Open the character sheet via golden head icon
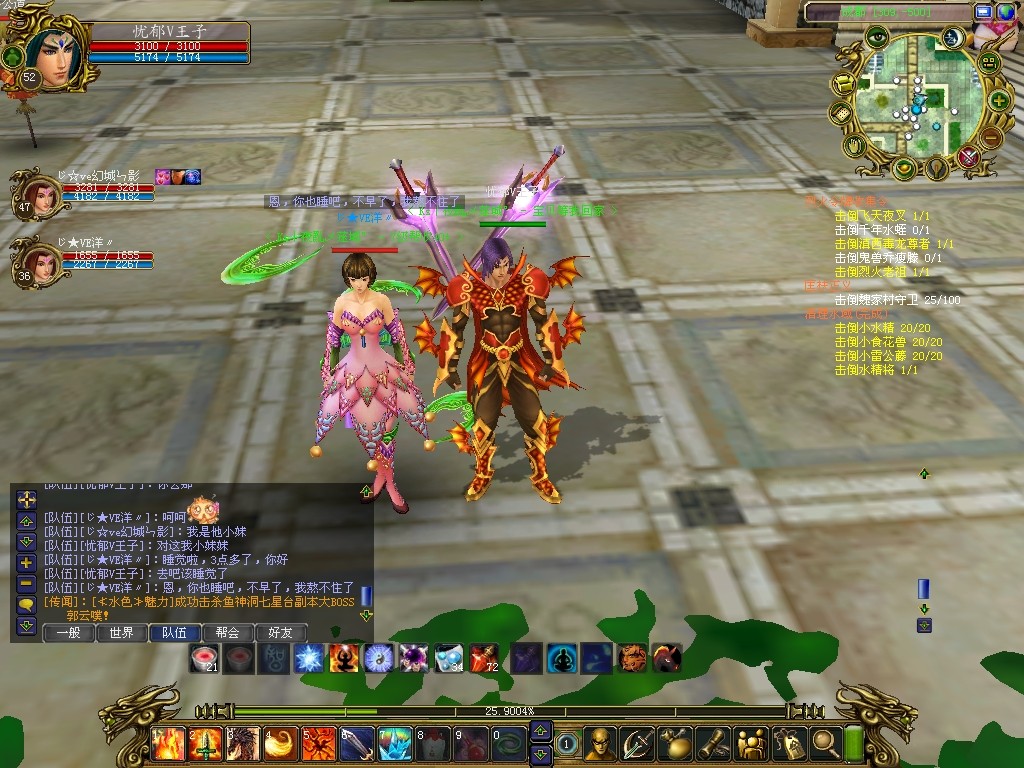1024x768 pixels. click(x=600, y=743)
